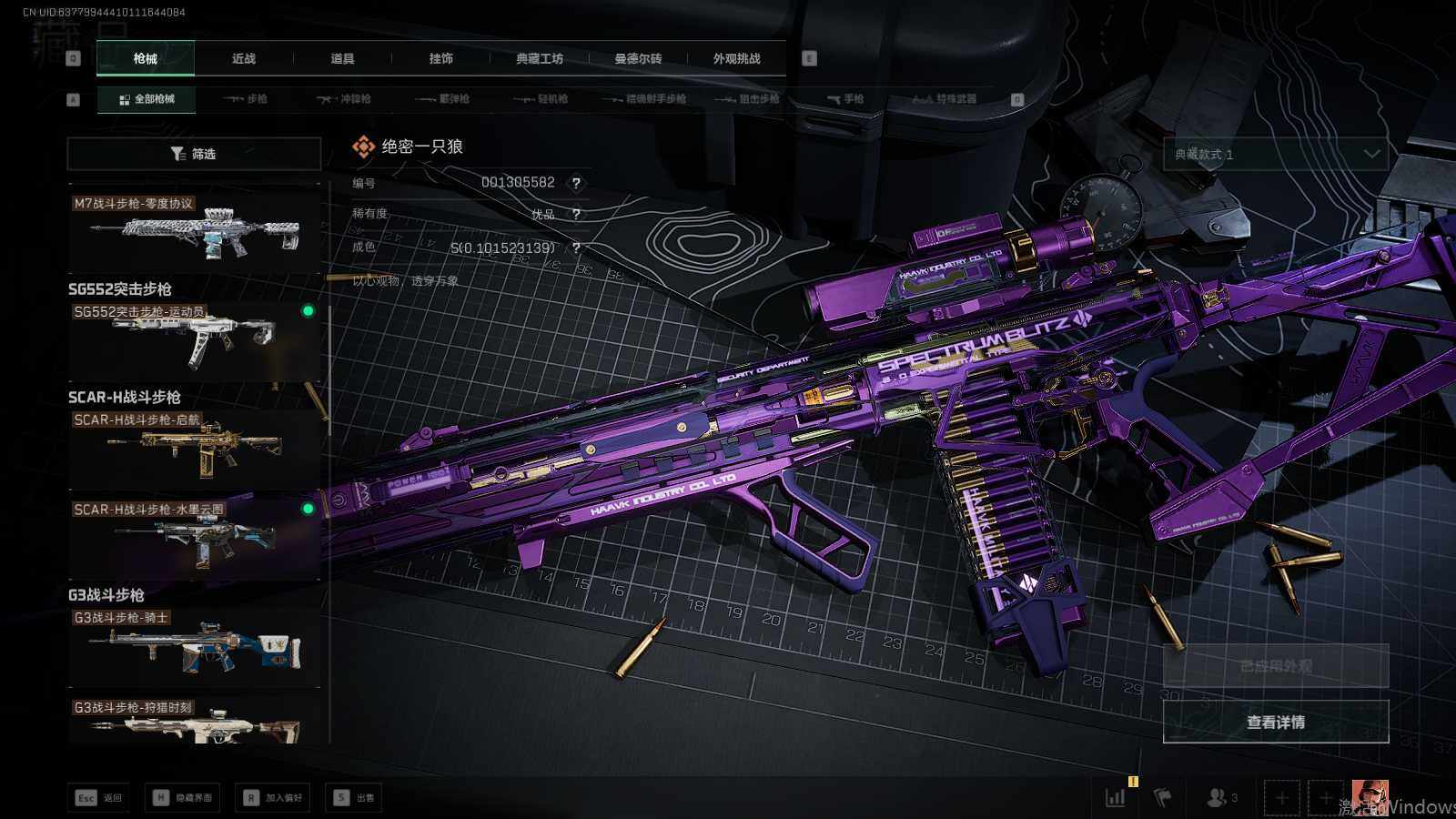Screen dimensions: 1456x819
Task: Pick the SCAR-H战斗步枪-启航 skin
Action: click(x=195, y=448)
